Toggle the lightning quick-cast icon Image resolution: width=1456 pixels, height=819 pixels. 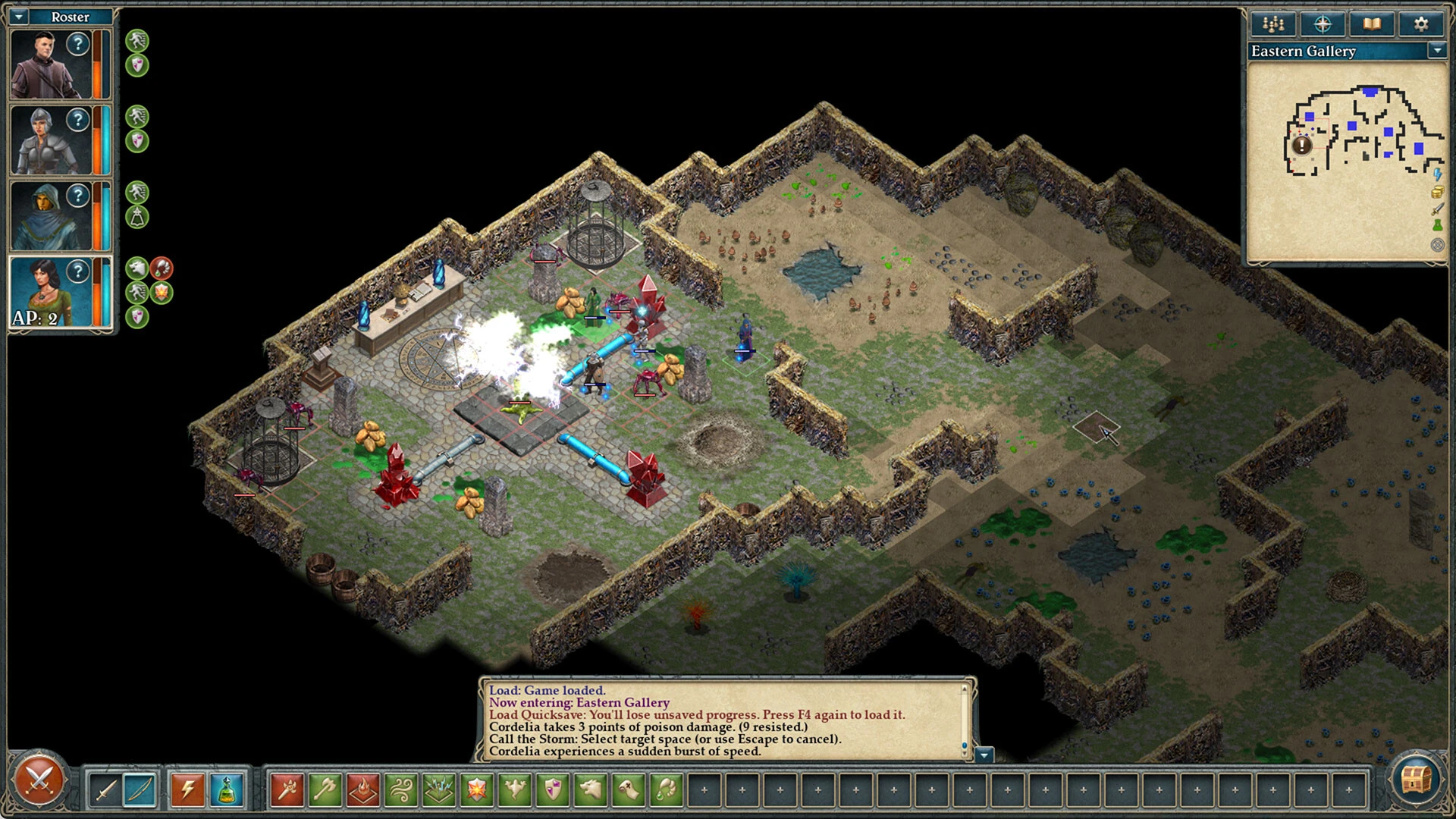pos(188,789)
